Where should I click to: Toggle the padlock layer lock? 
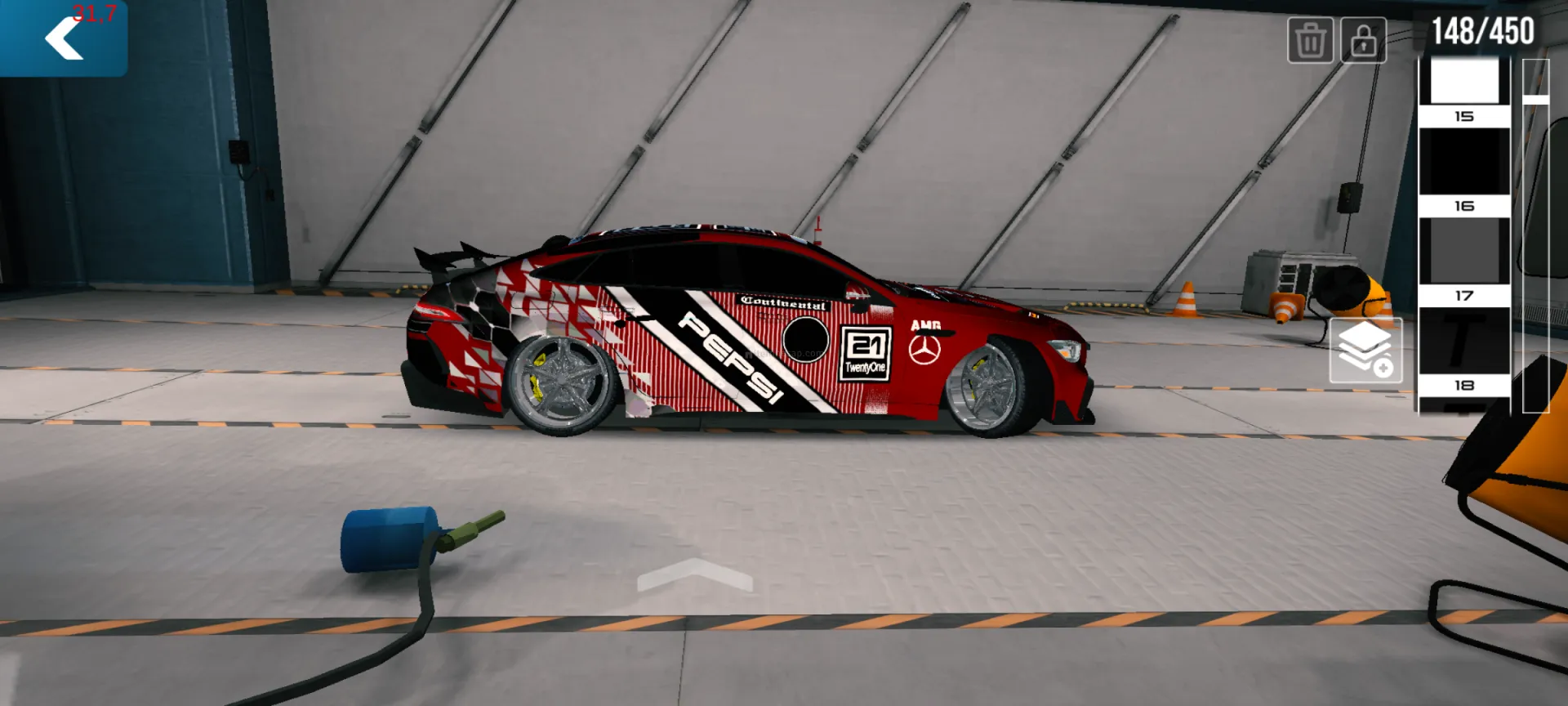1363,40
